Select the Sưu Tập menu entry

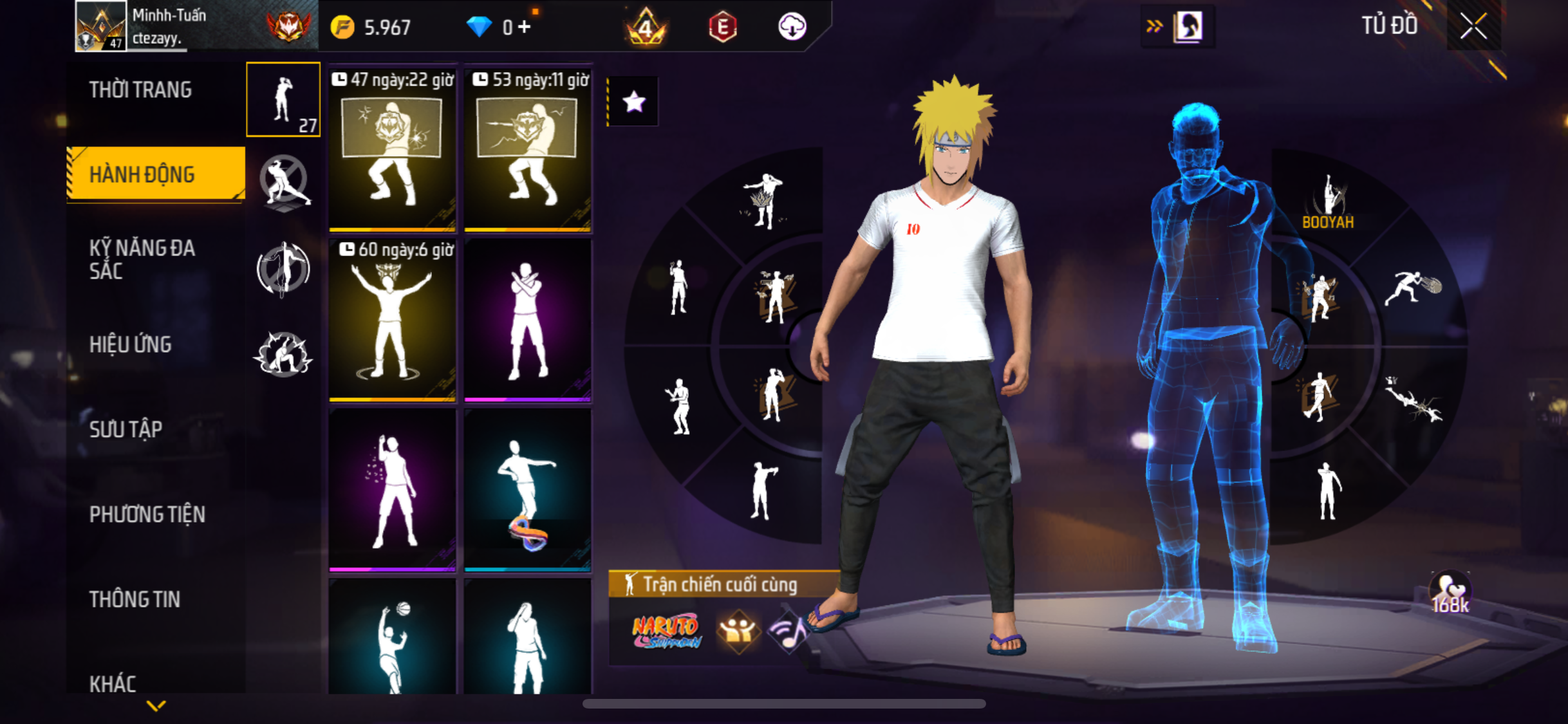[x=126, y=429]
